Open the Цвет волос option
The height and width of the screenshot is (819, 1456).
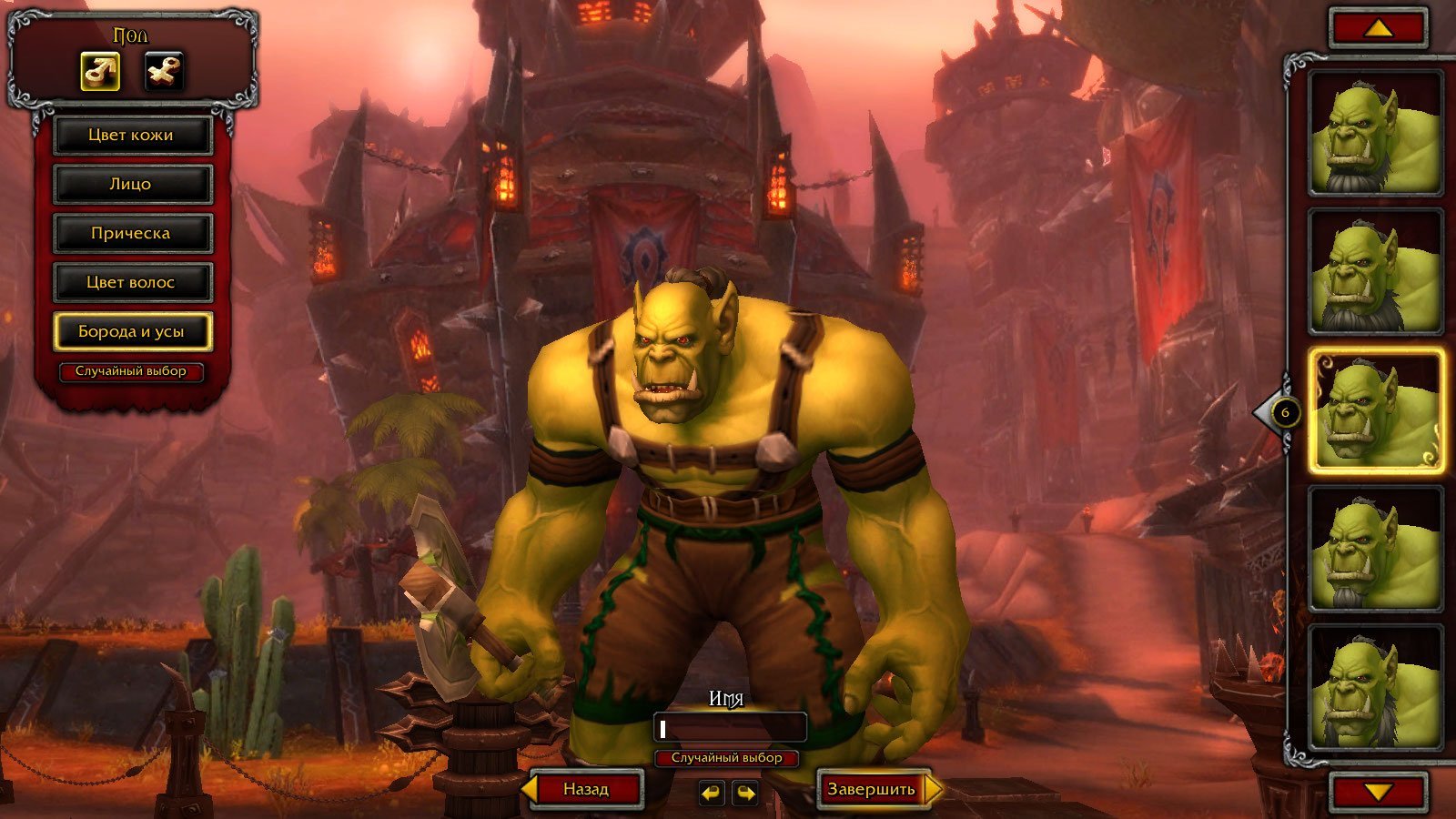[132, 283]
